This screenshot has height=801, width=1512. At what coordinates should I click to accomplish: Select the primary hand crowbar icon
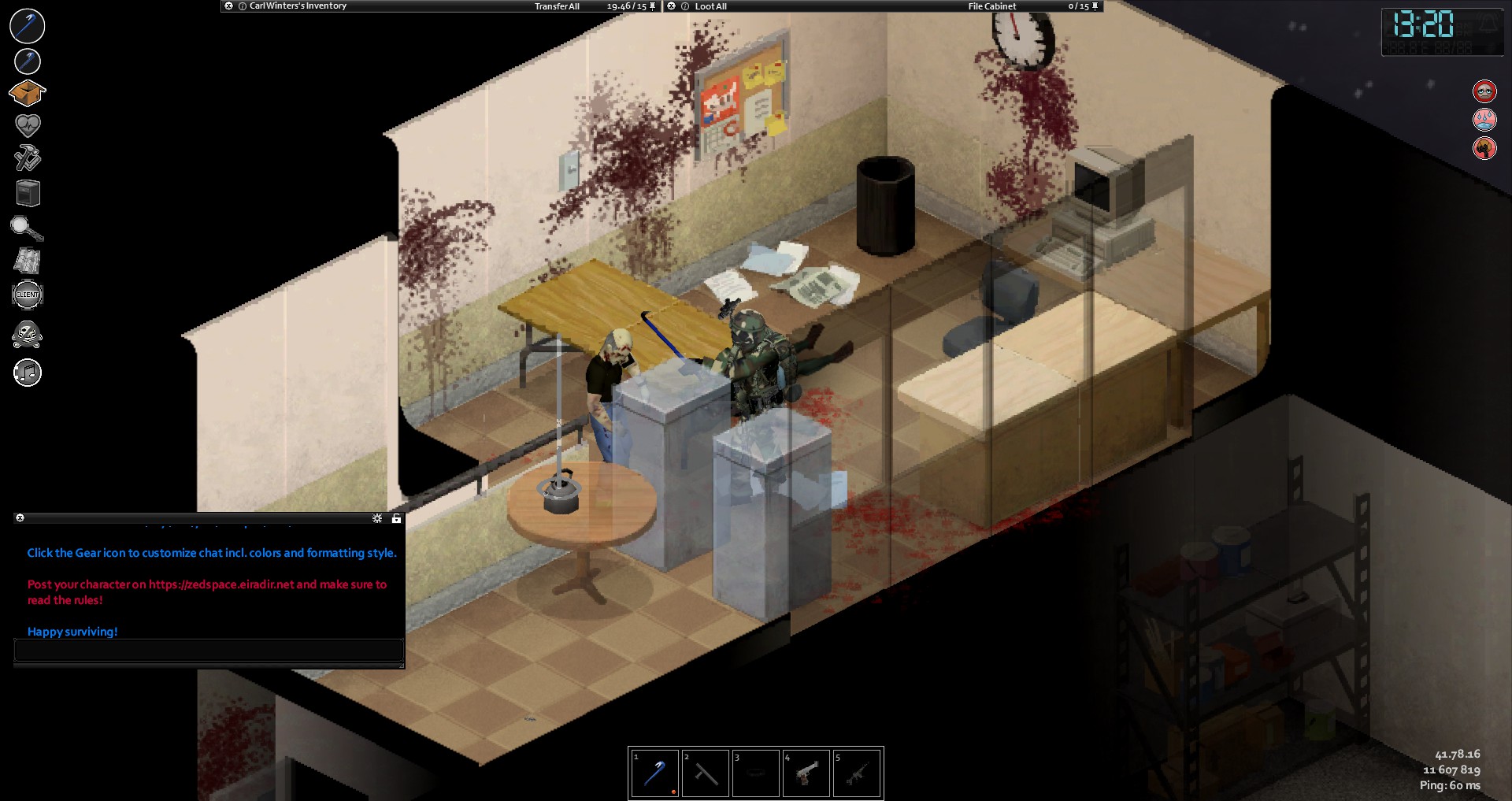(28, 26)
